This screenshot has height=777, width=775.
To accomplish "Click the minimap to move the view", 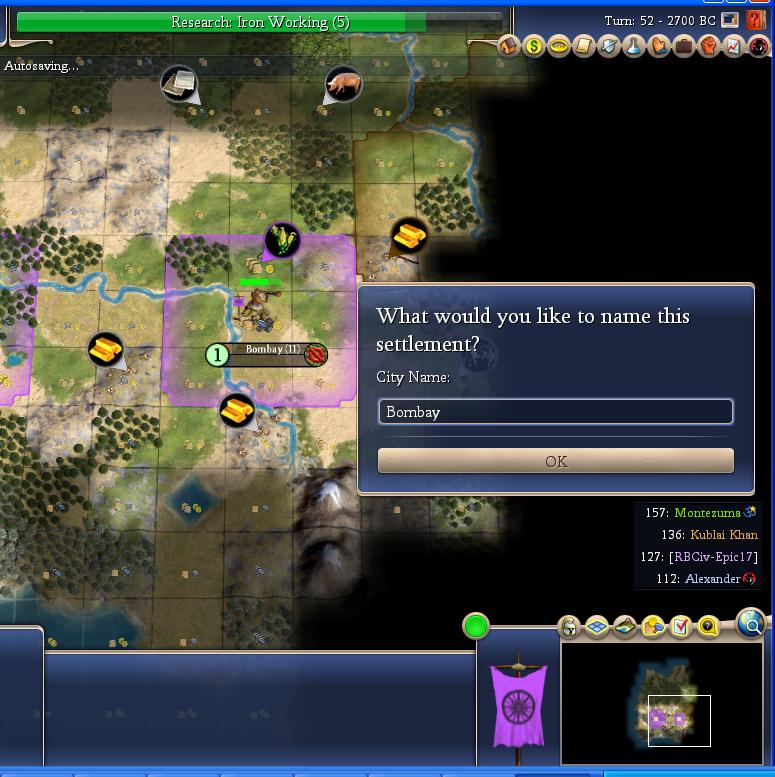I will click(662, 704).
